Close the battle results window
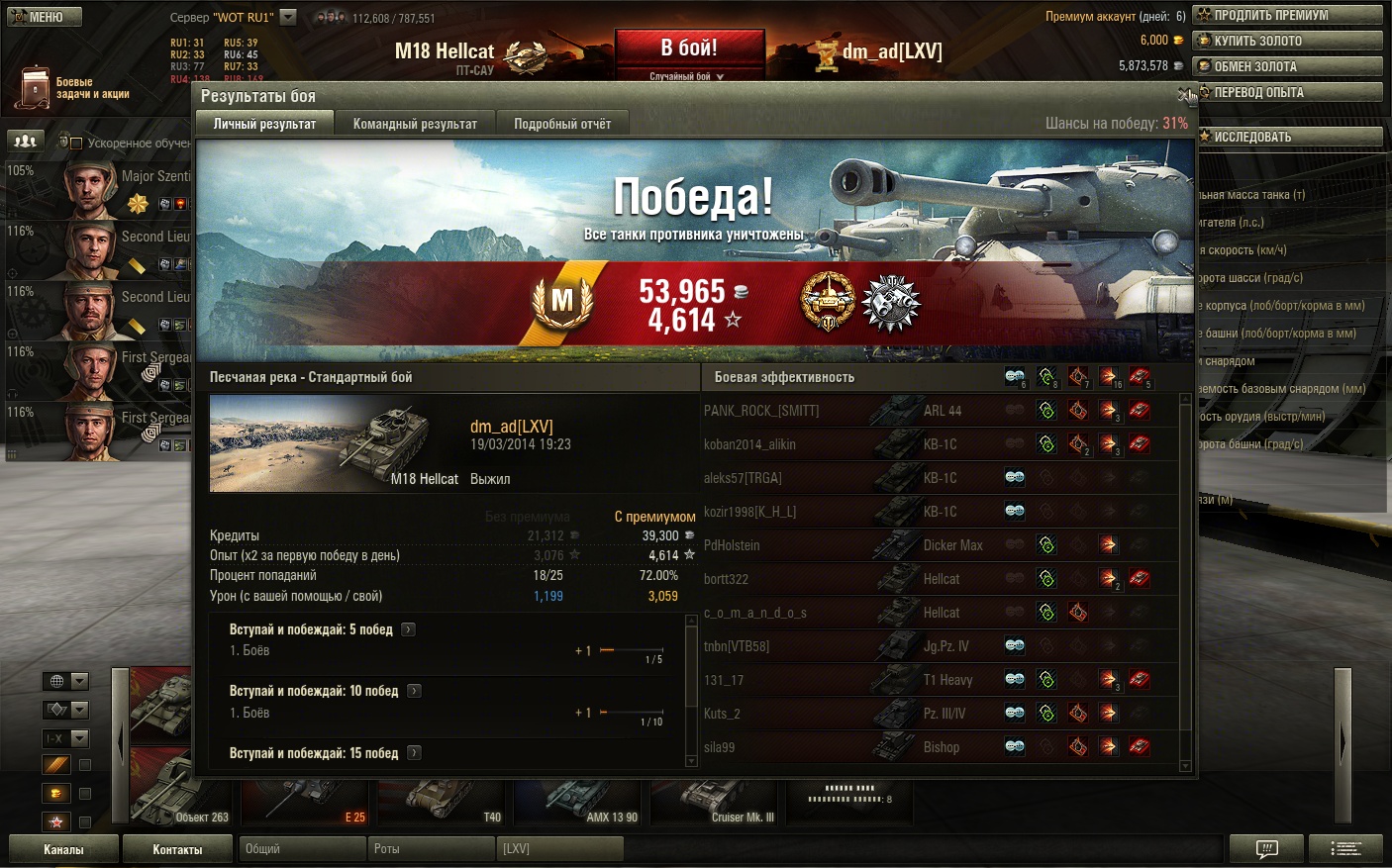1392x868 pixels. click(1183, 95)
